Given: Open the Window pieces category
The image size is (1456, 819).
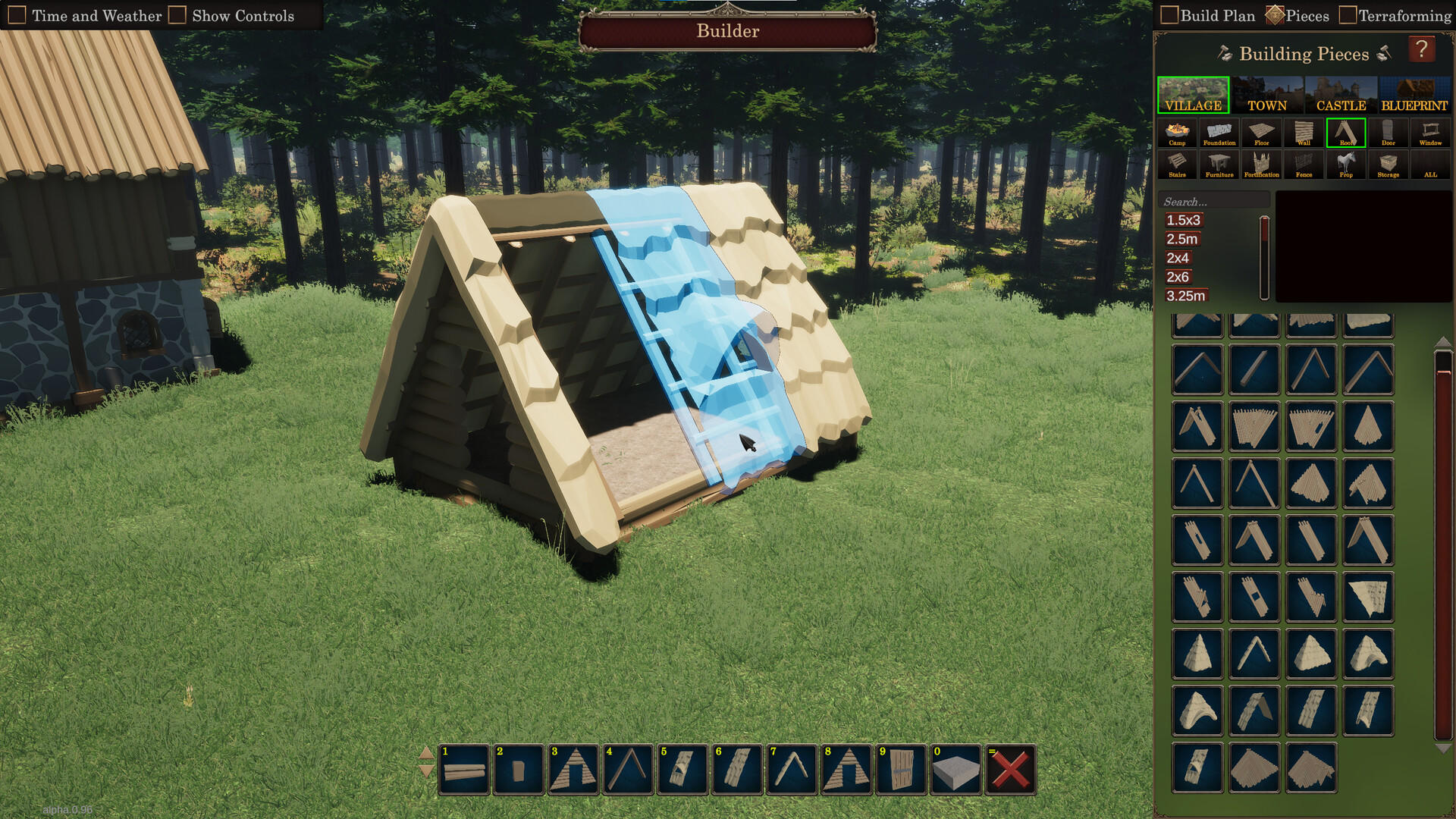Looking at the screenshot, I should tap(1430, 133).
